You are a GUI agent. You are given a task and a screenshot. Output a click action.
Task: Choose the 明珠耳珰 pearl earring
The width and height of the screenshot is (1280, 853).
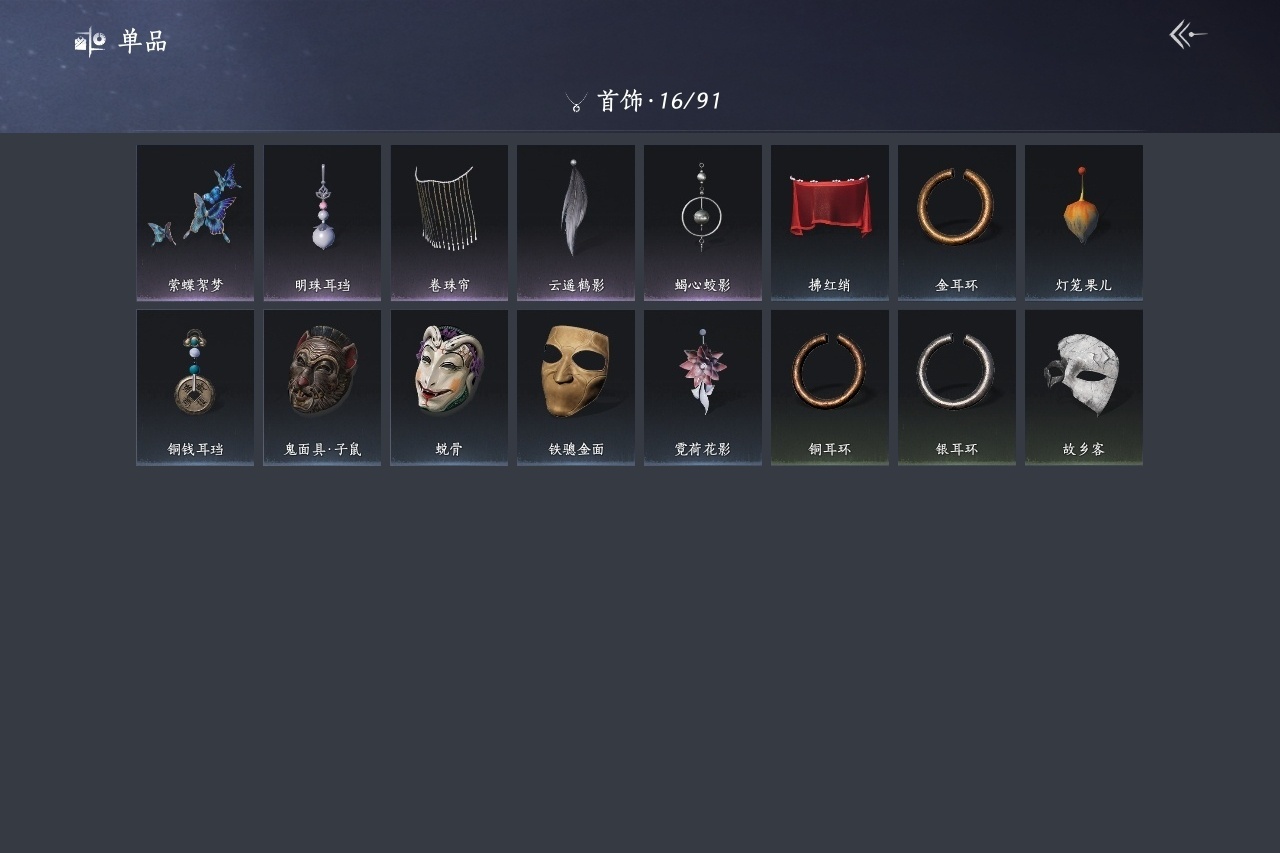tap(322, 222)
